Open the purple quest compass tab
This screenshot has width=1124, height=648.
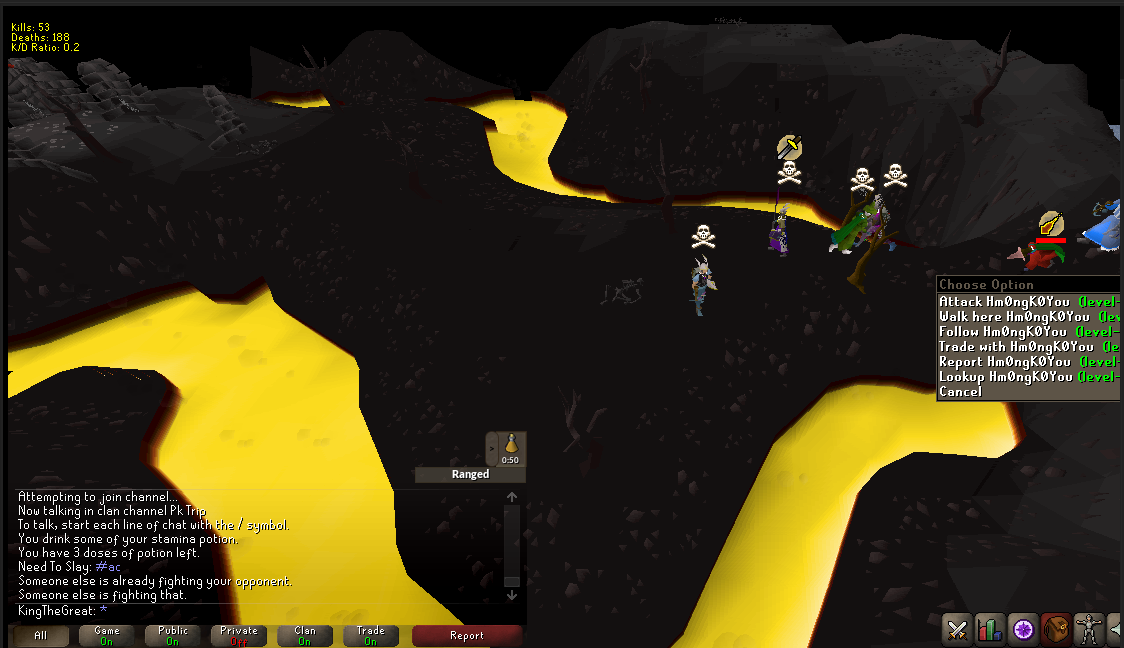click(x=1023, y=629)
